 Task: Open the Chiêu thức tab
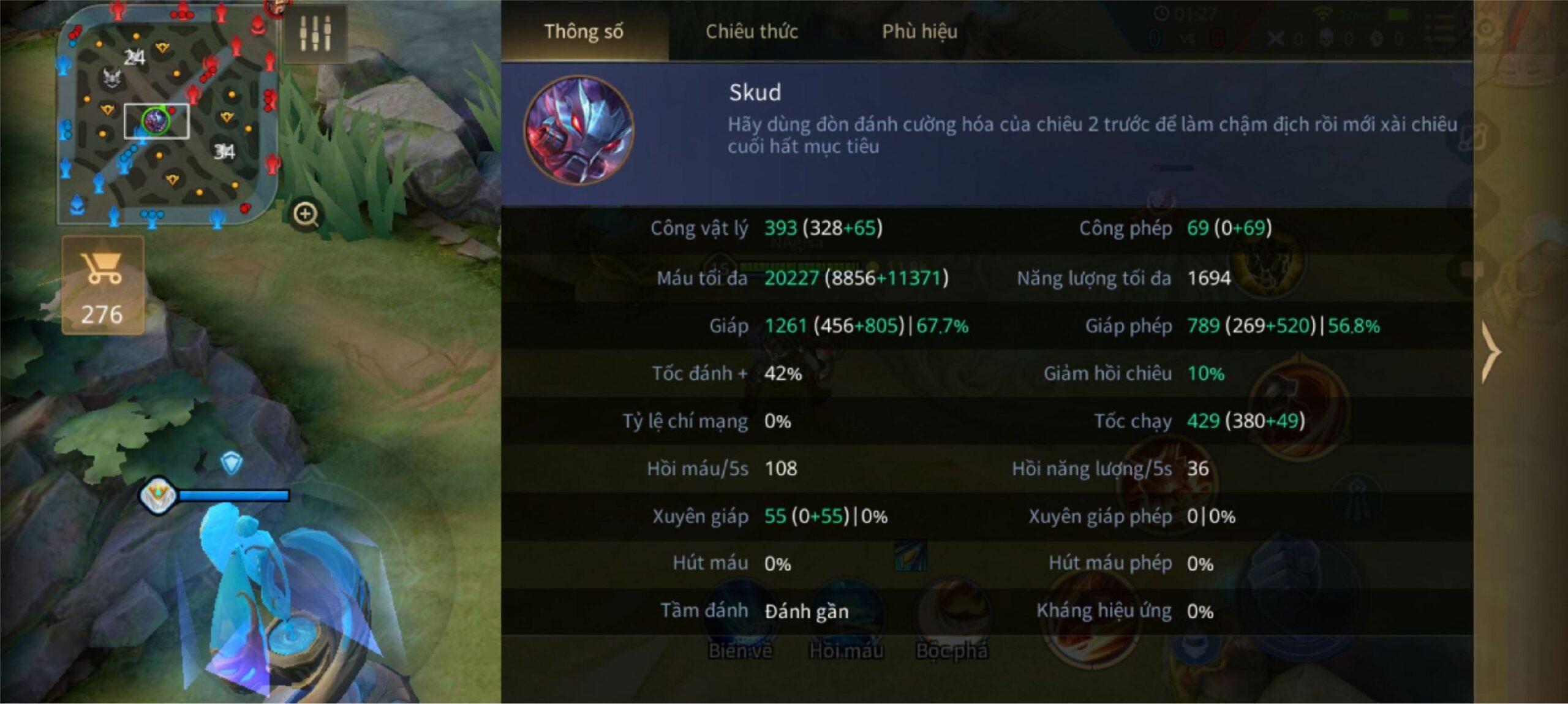pos(752,32)
